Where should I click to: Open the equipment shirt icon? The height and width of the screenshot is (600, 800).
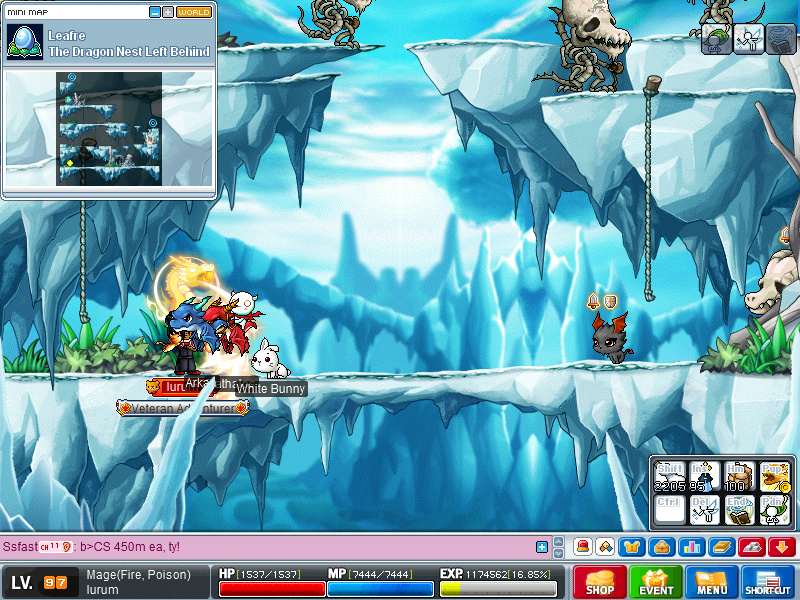tap(632, 547)
